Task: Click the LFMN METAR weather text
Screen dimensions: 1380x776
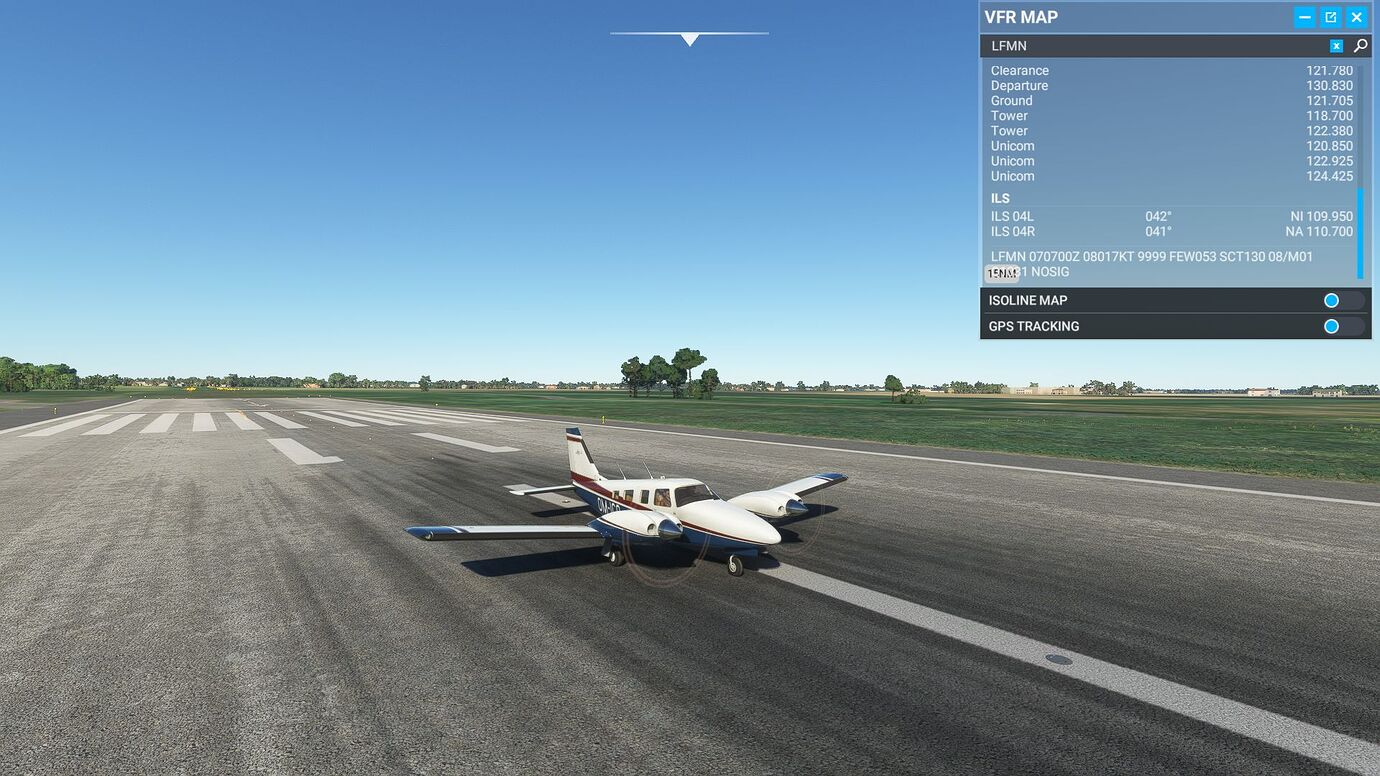Action: 1150,256
